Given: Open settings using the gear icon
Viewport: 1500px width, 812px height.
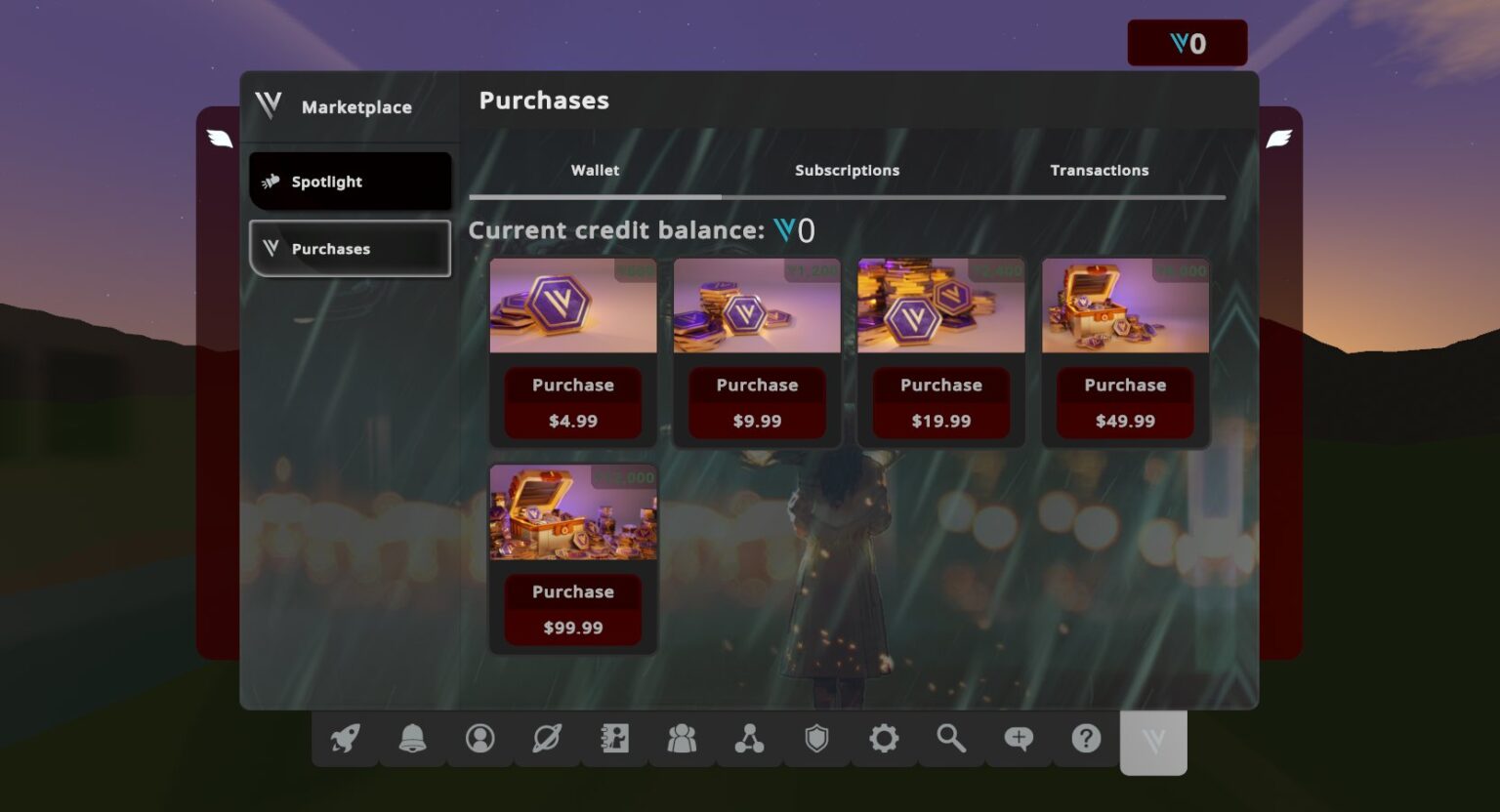Looking at the screenshot, I should pyautogui.click(x=884, y=739).
